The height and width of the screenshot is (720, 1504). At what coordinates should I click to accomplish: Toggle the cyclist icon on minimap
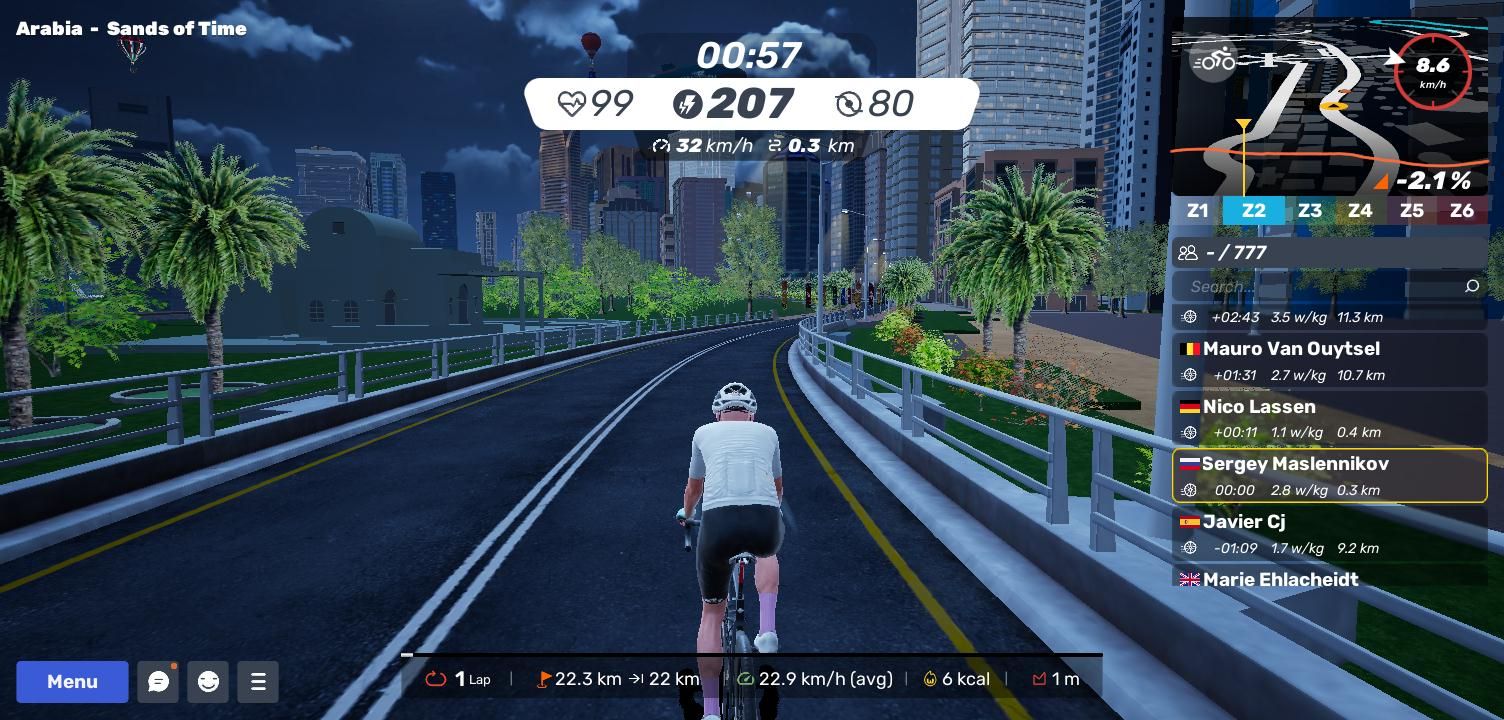coord(1214,61)
